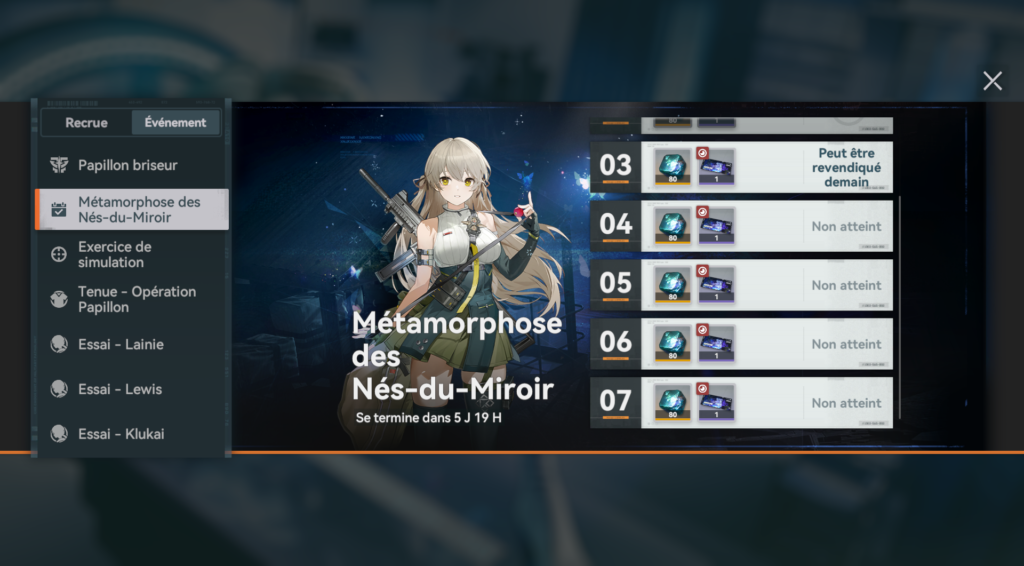Click the day 06 reward row

click(x=741, y=344)
